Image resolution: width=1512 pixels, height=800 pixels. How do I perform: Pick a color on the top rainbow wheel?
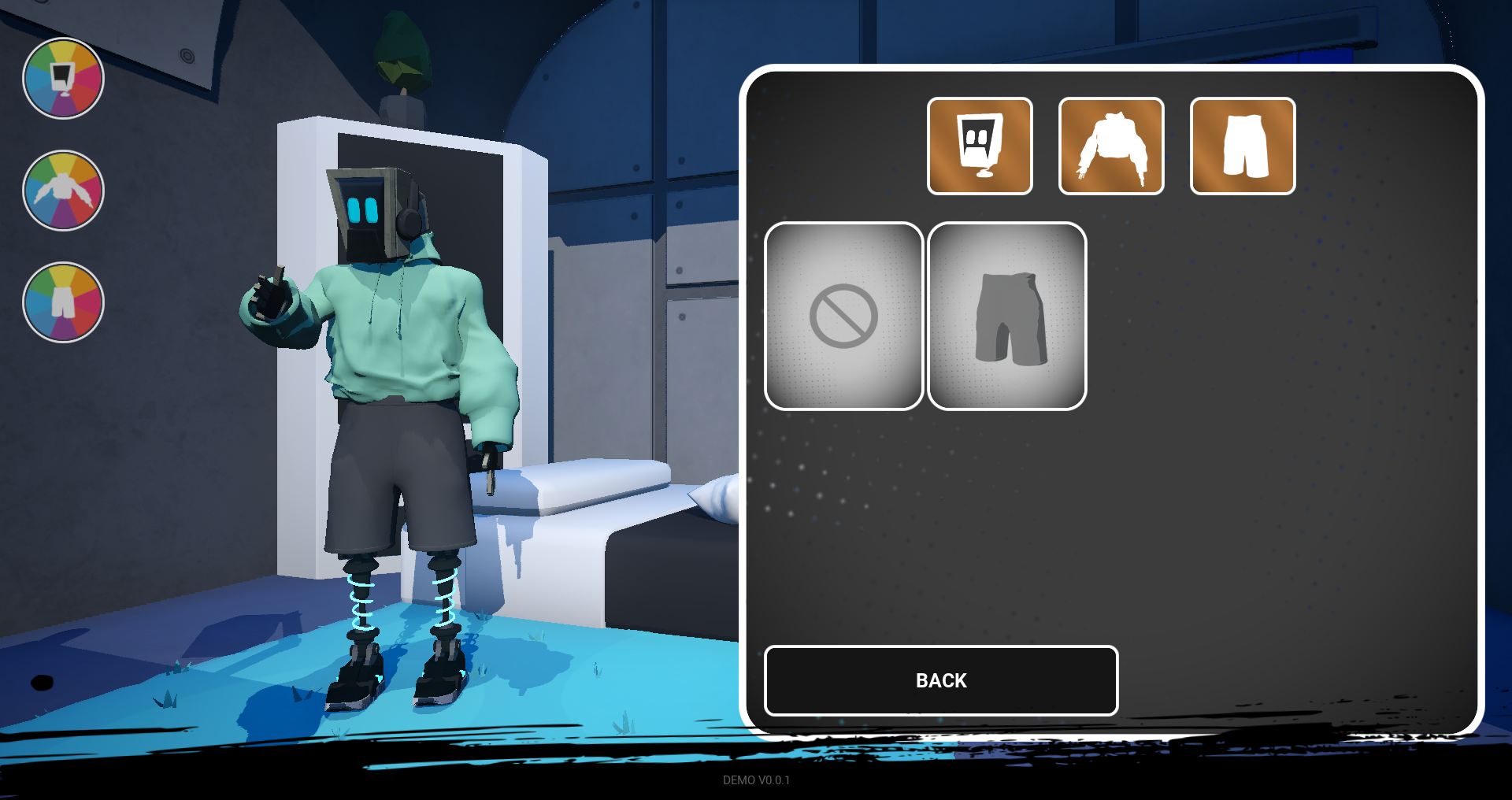click(63, 79)
